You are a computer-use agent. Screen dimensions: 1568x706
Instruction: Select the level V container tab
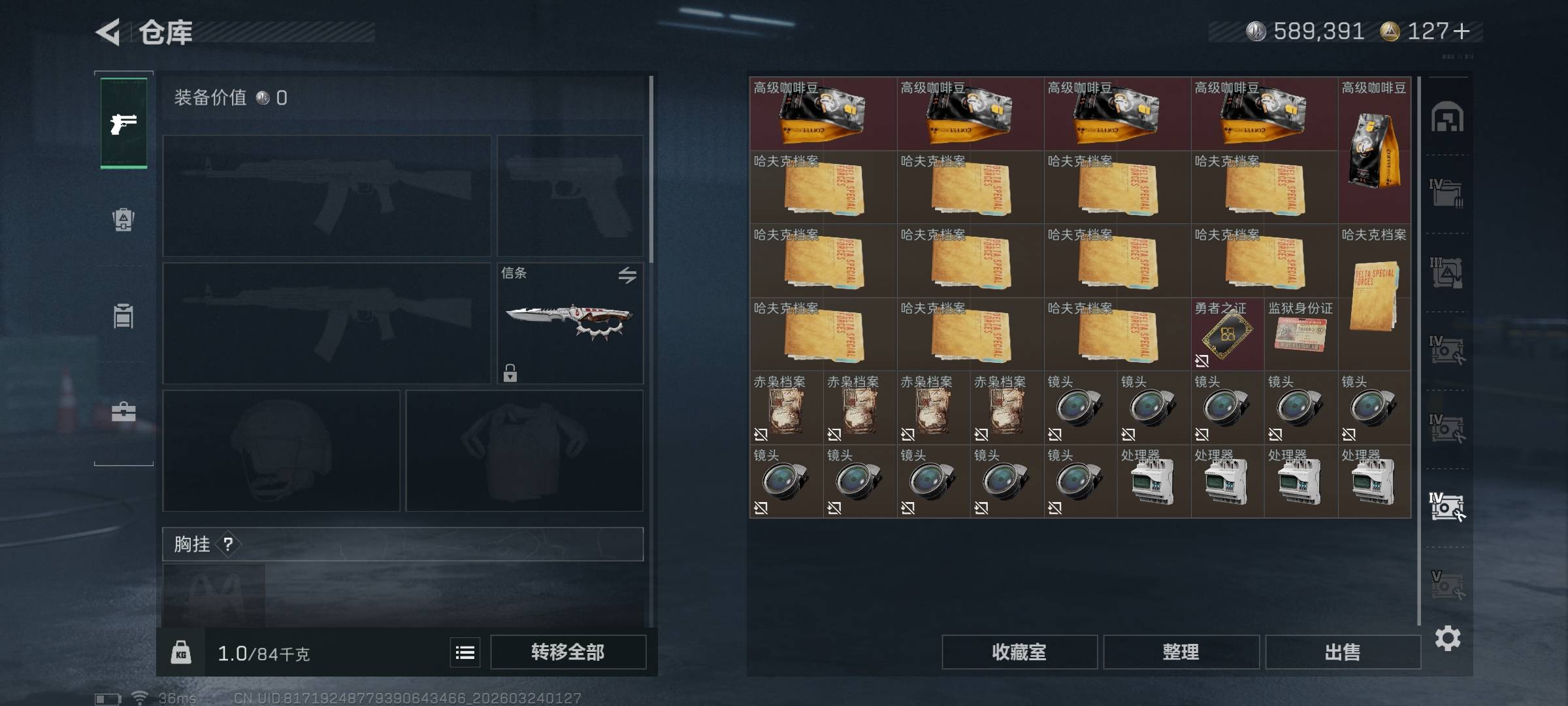tap(1447, 585)
